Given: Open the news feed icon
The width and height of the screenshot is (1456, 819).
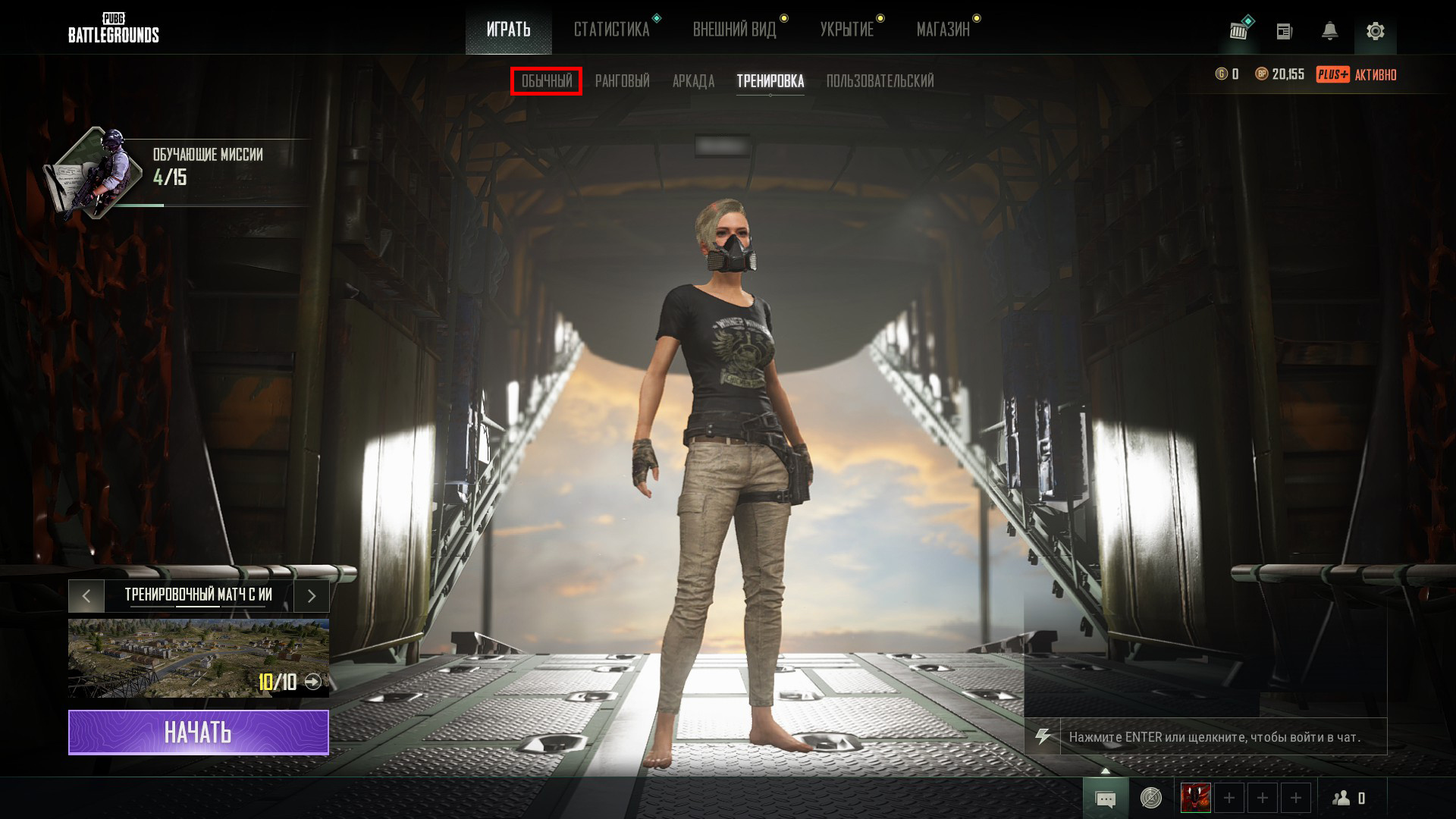Looking at the screenshot, I should tap(1284, 30).
